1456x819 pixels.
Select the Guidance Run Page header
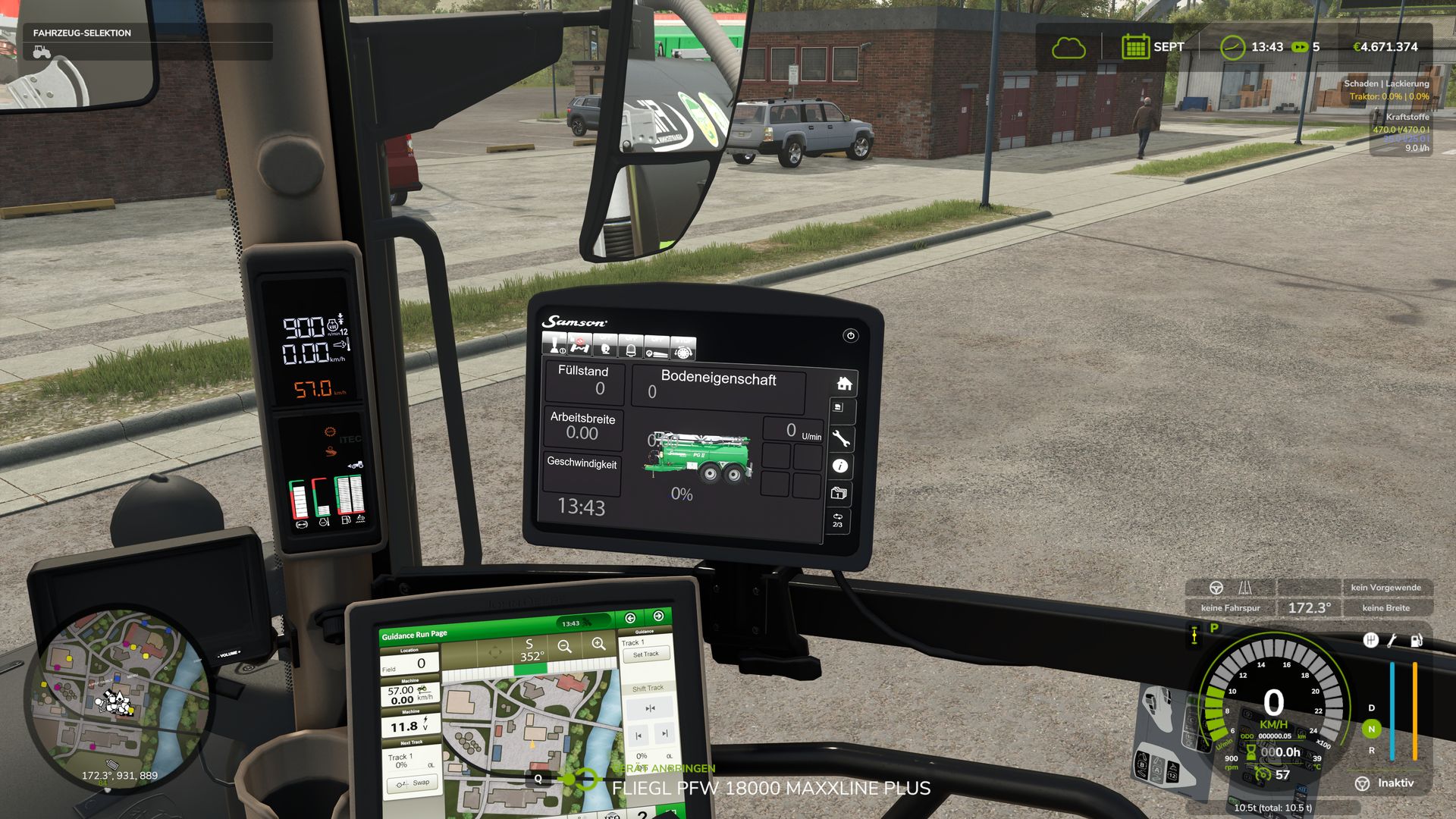415,634
